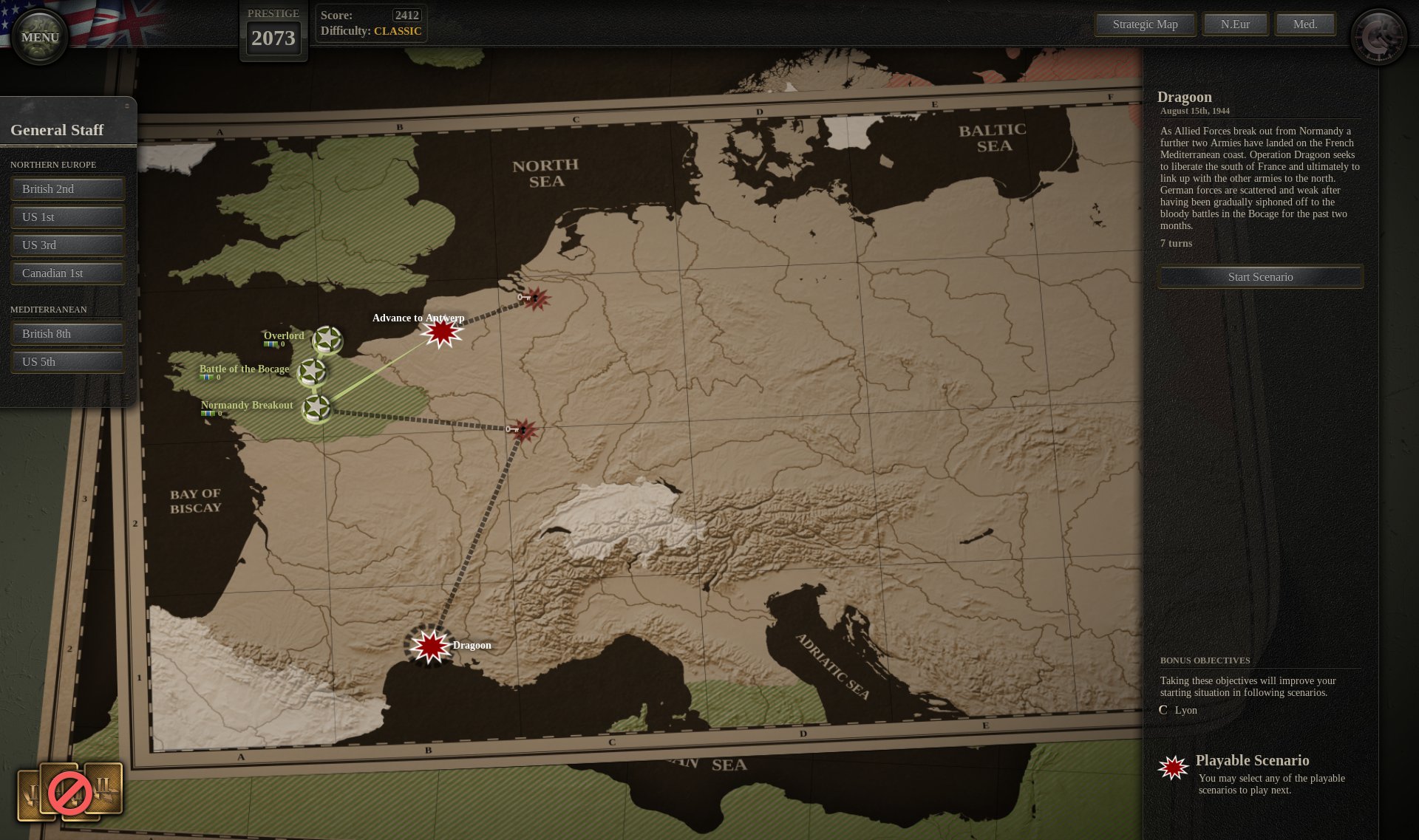Select the US 3rd army entry
Screen dimensions: 1419x840
pyautogui.click(x=67, y=245)
